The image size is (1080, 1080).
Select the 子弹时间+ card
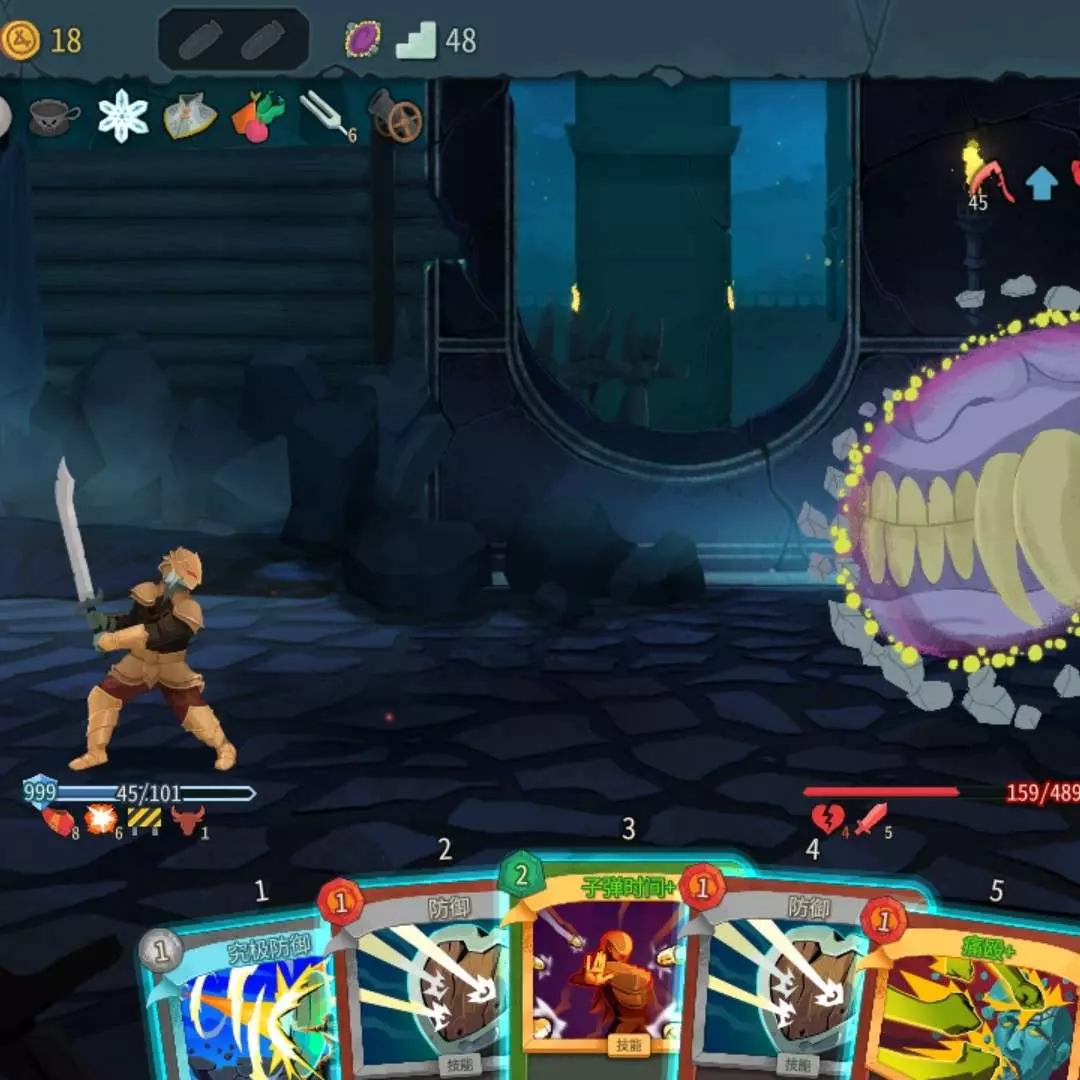[x=600, y=960]
